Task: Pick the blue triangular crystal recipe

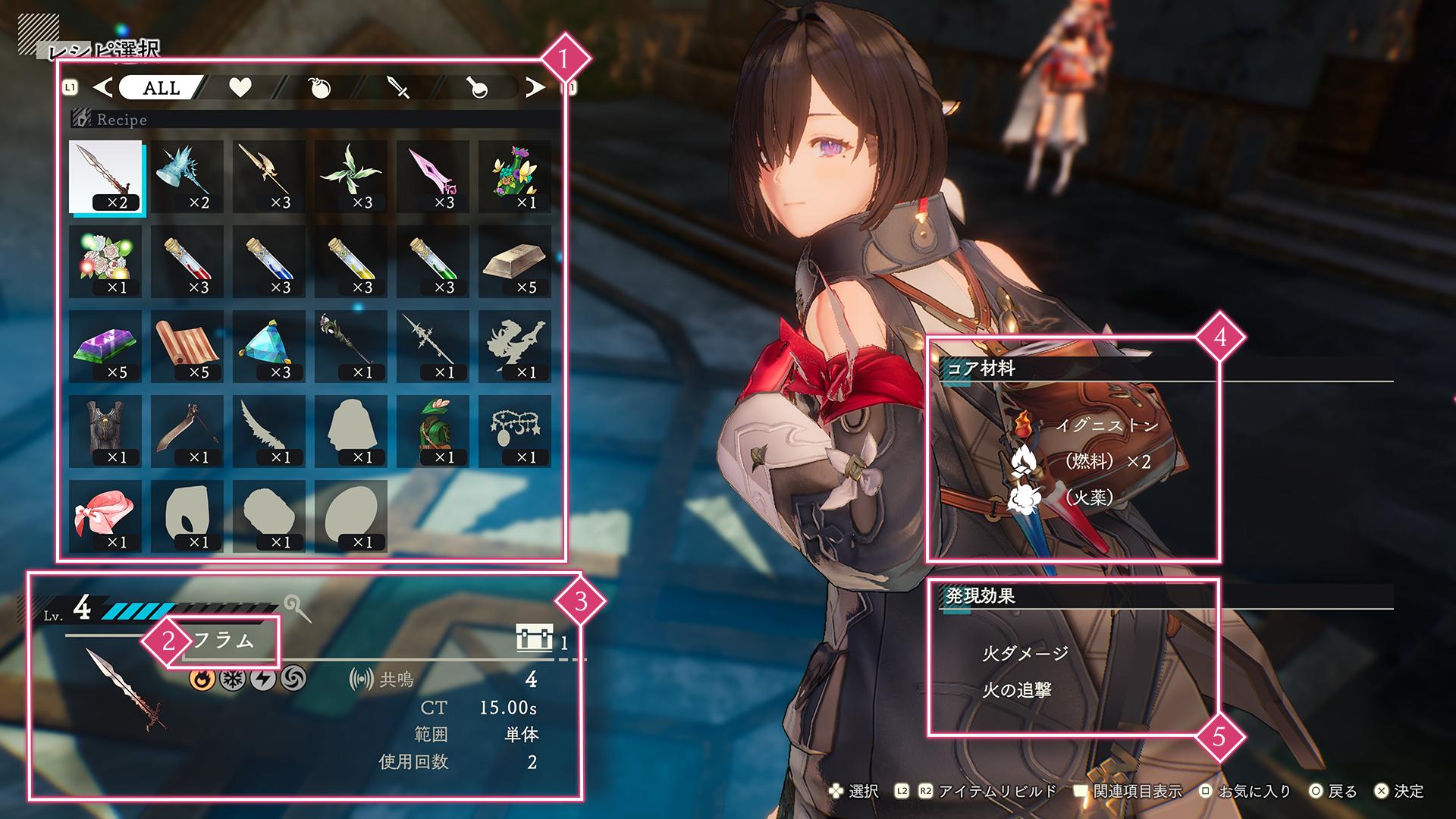Action: [269, 347]
